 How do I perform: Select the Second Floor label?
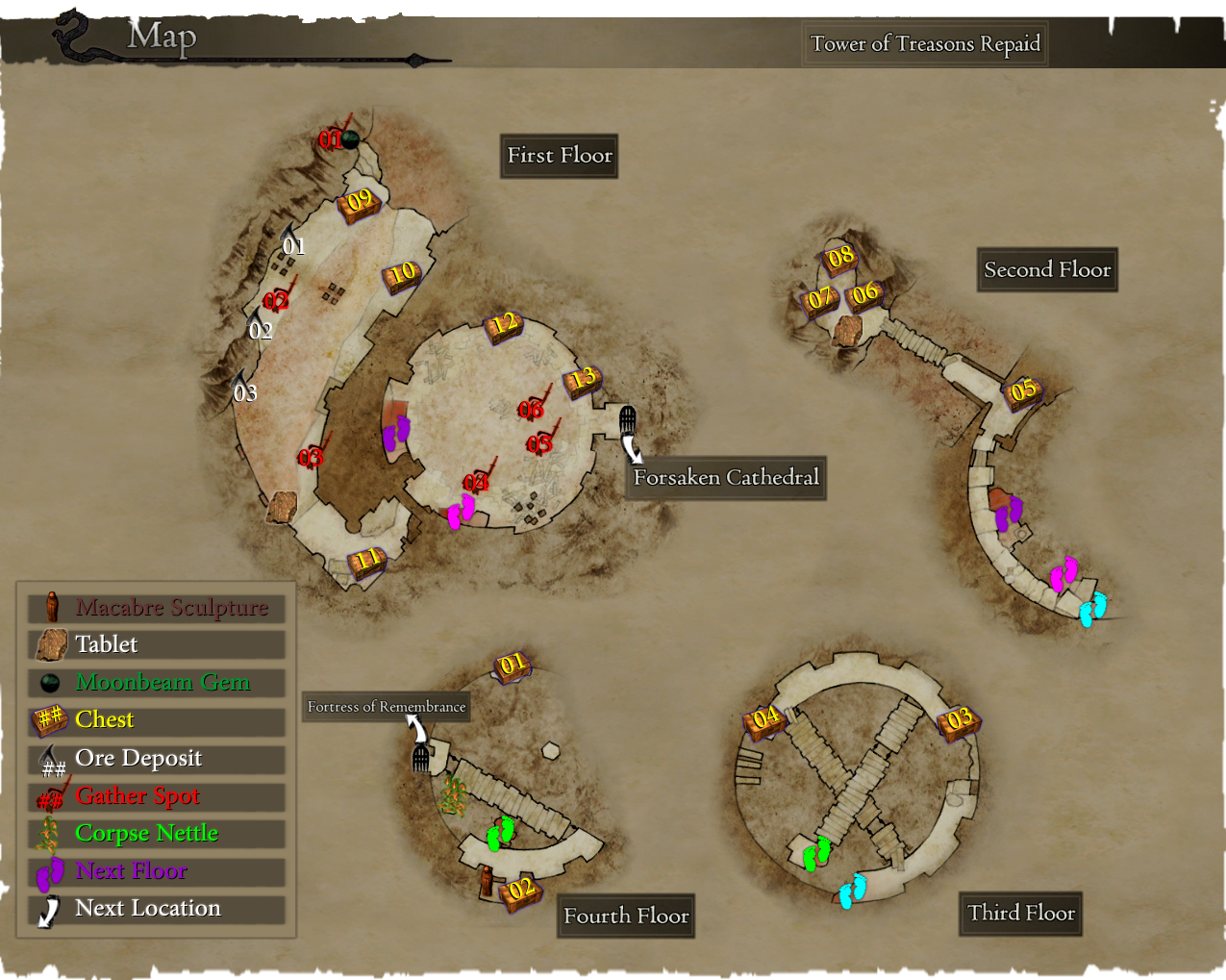[1047, 270]
